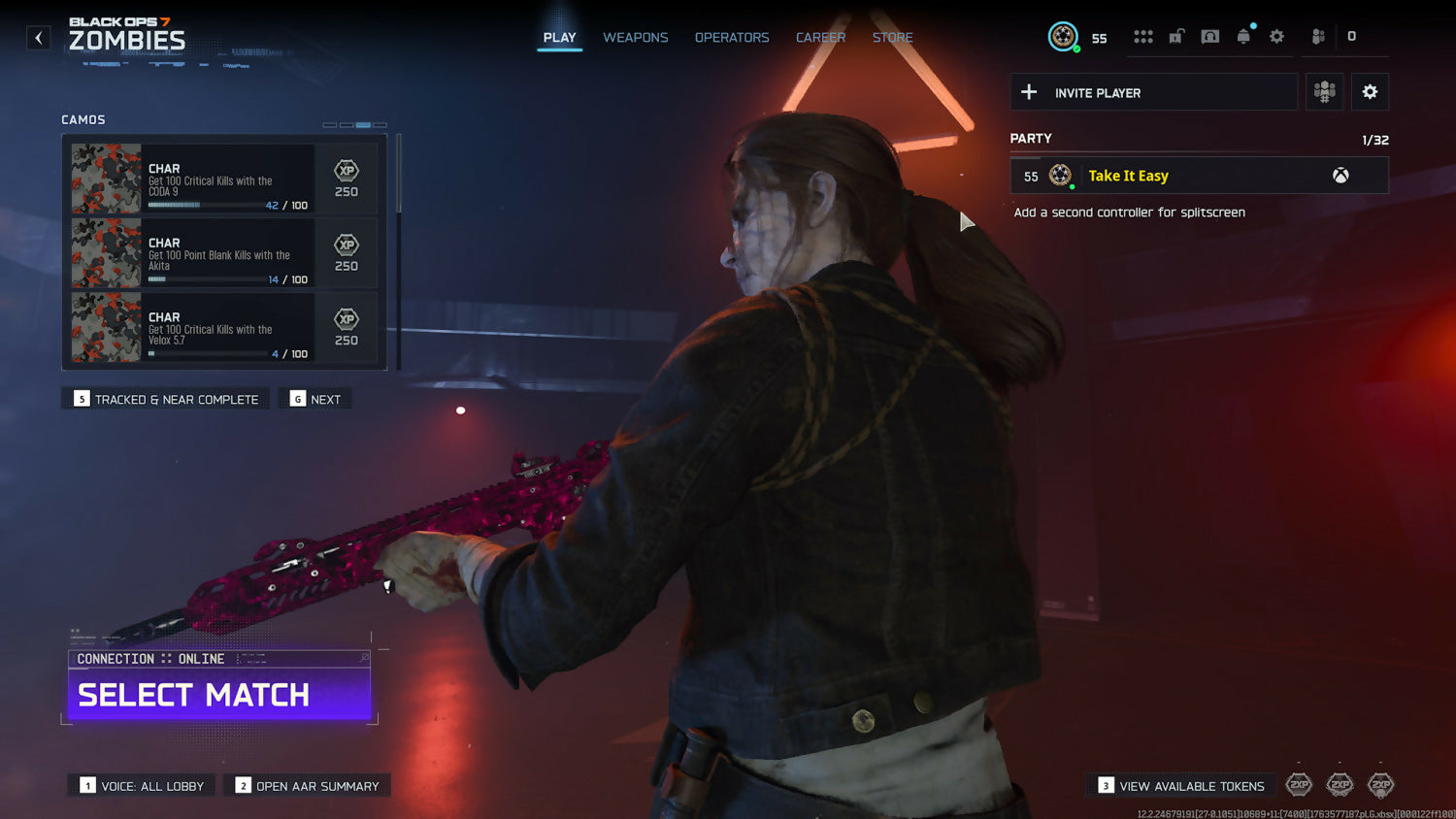Viewport: 1456px width, 819px height.
Task: Open the Select Match menu
Action: [x=219, y=695]
